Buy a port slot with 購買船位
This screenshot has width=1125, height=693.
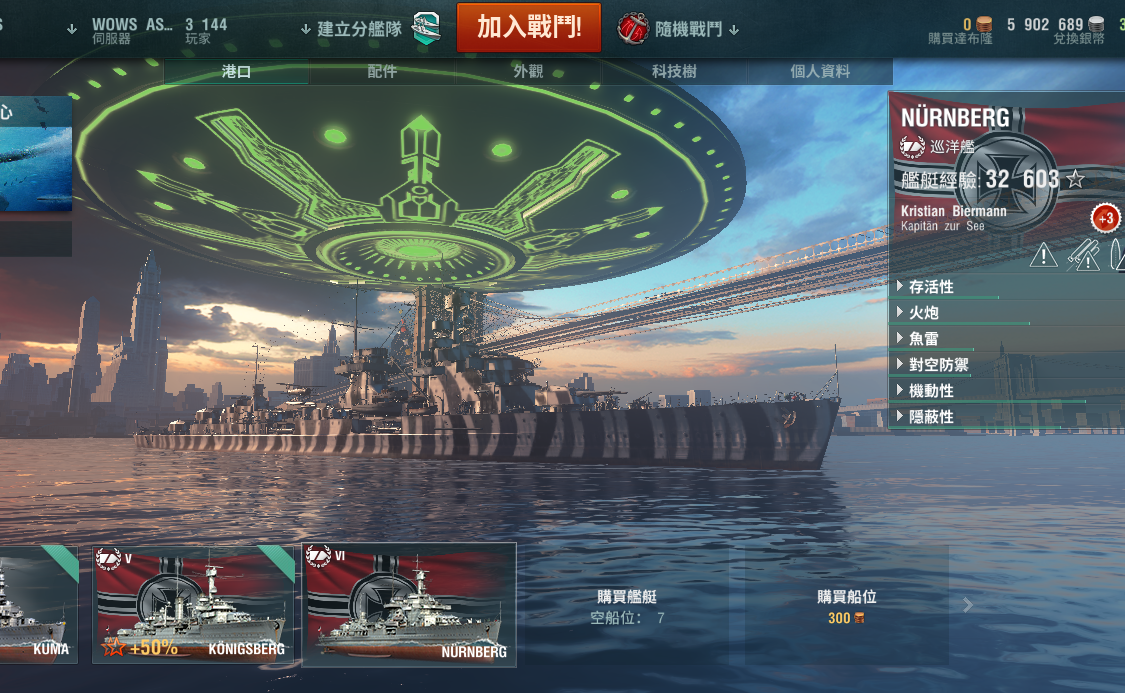(846, 605)
